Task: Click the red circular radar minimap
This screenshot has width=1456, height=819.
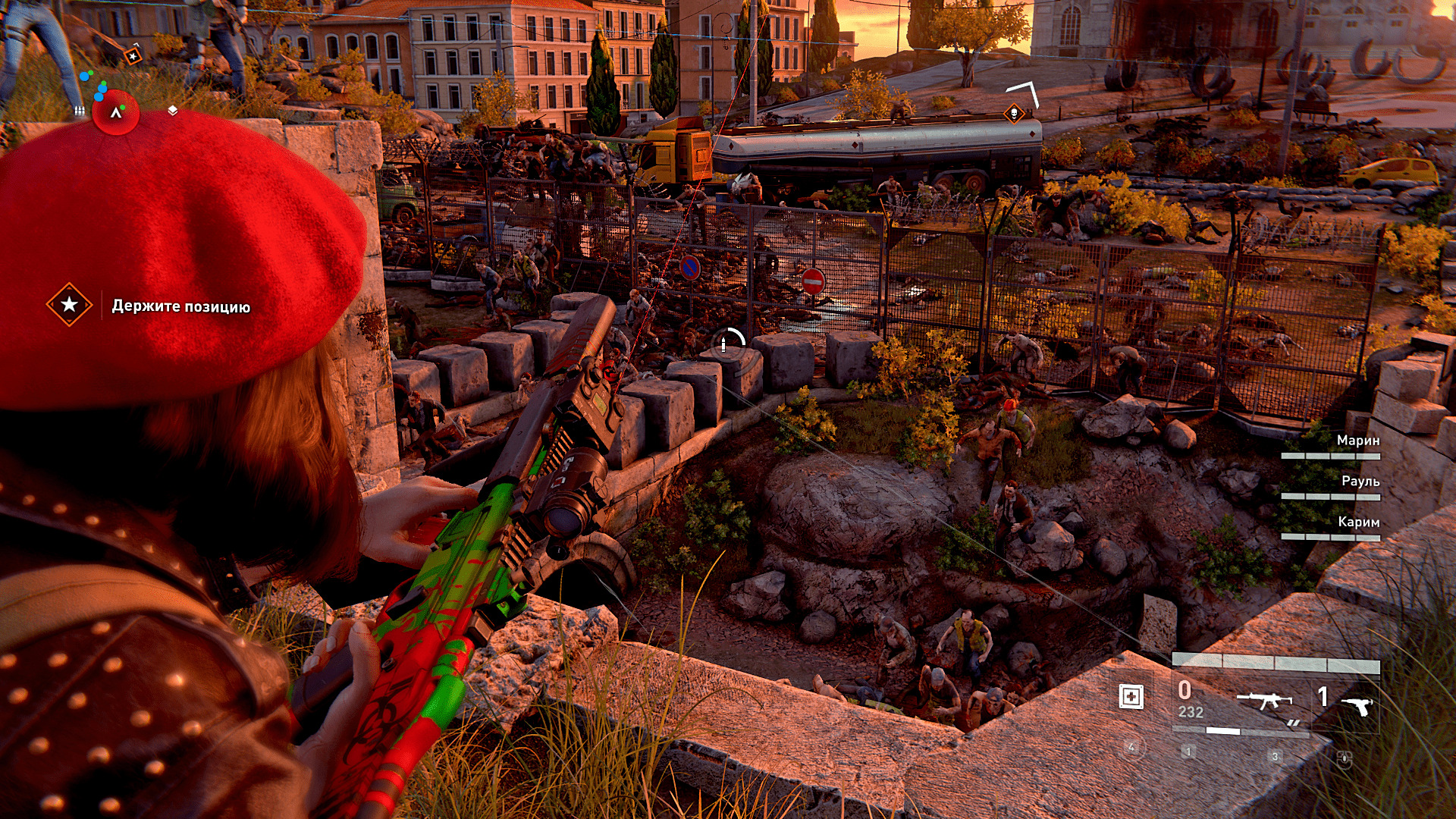Action: tap(115, 112)
